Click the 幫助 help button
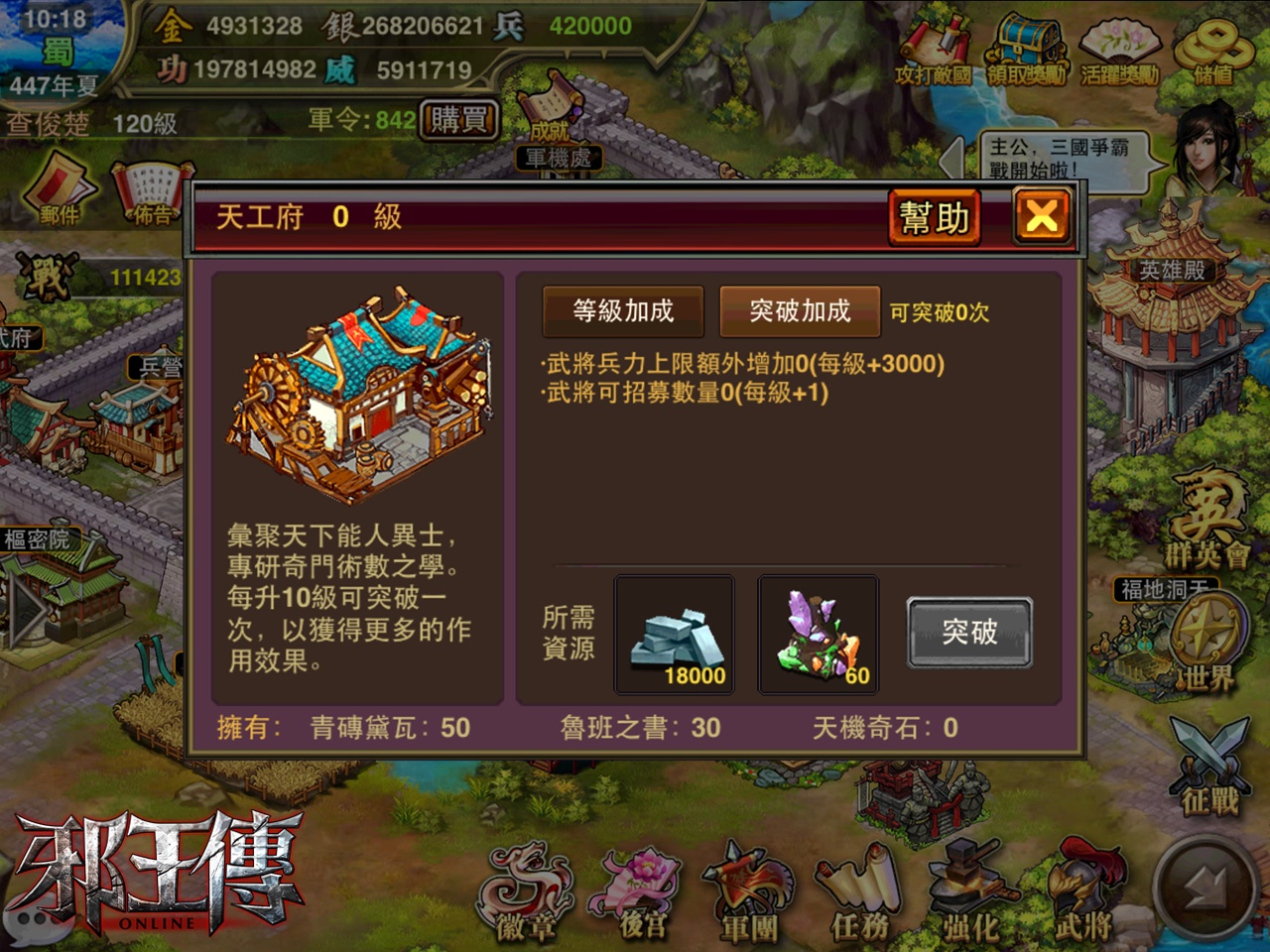This screenshot has height=952, width=1270. coord(934,216)
